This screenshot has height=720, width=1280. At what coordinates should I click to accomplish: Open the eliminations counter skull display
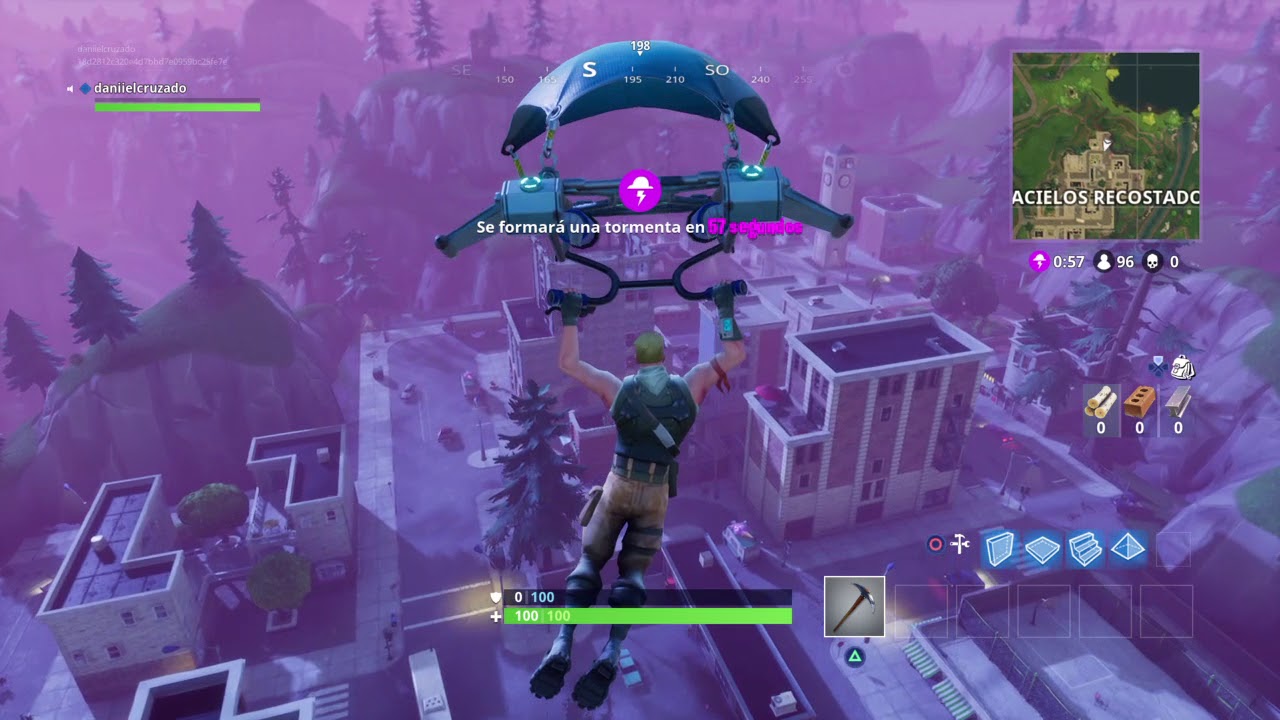click(x=1162, y=262)
